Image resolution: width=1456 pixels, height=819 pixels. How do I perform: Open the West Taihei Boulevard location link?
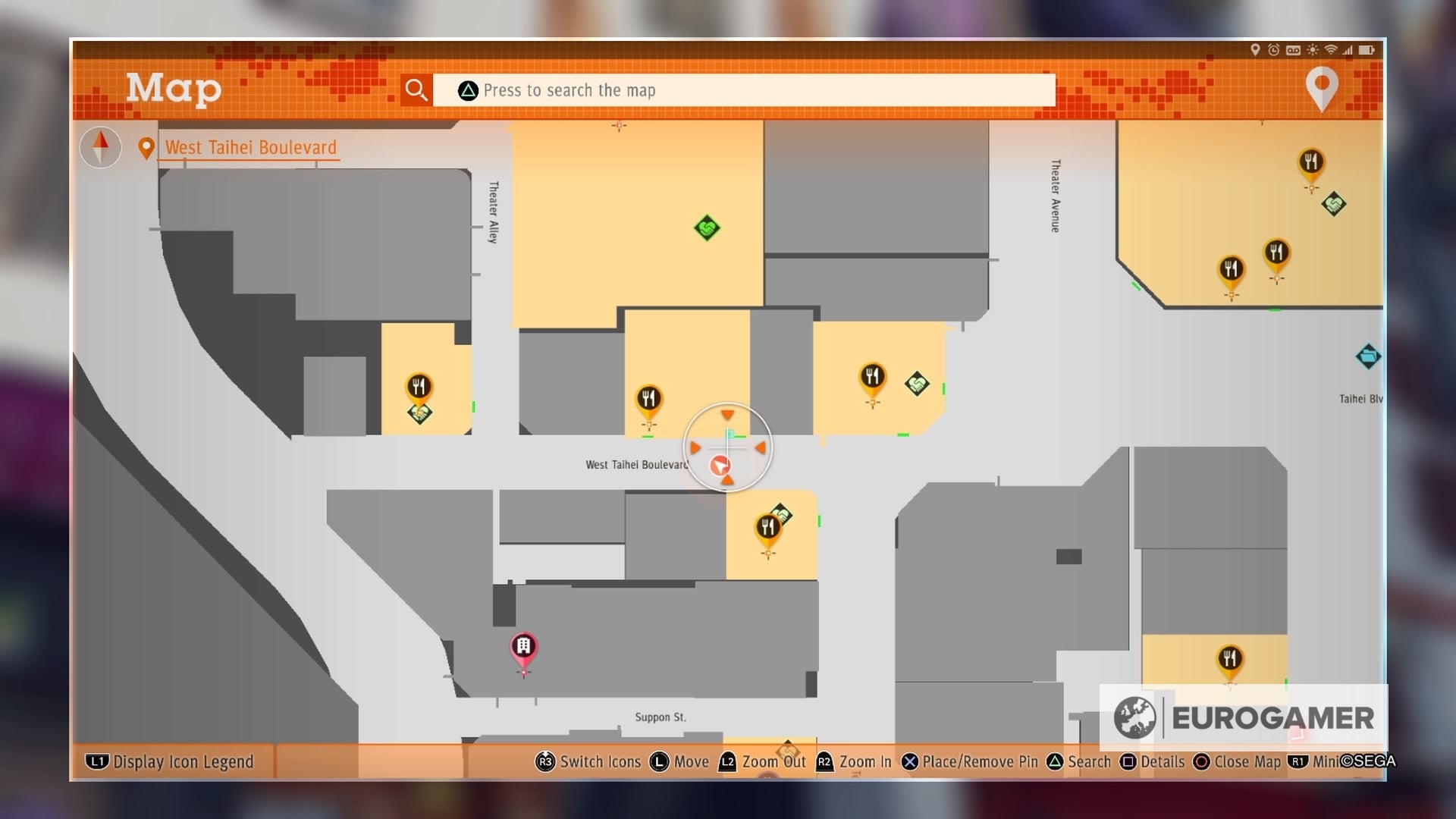249,147
